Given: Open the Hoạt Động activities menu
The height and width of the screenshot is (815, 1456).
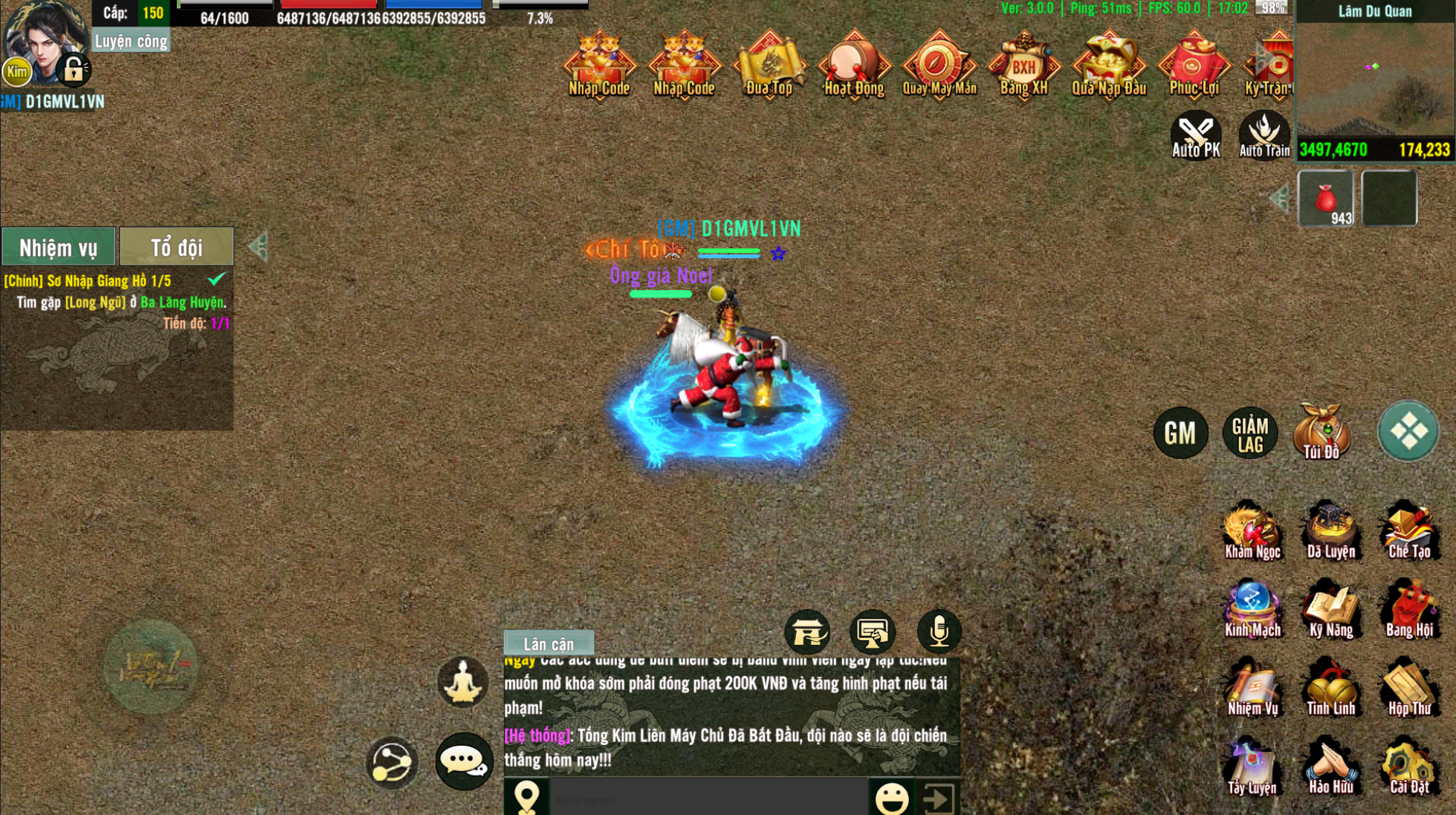Looking at the screenshot, I should tap(854, 65).
